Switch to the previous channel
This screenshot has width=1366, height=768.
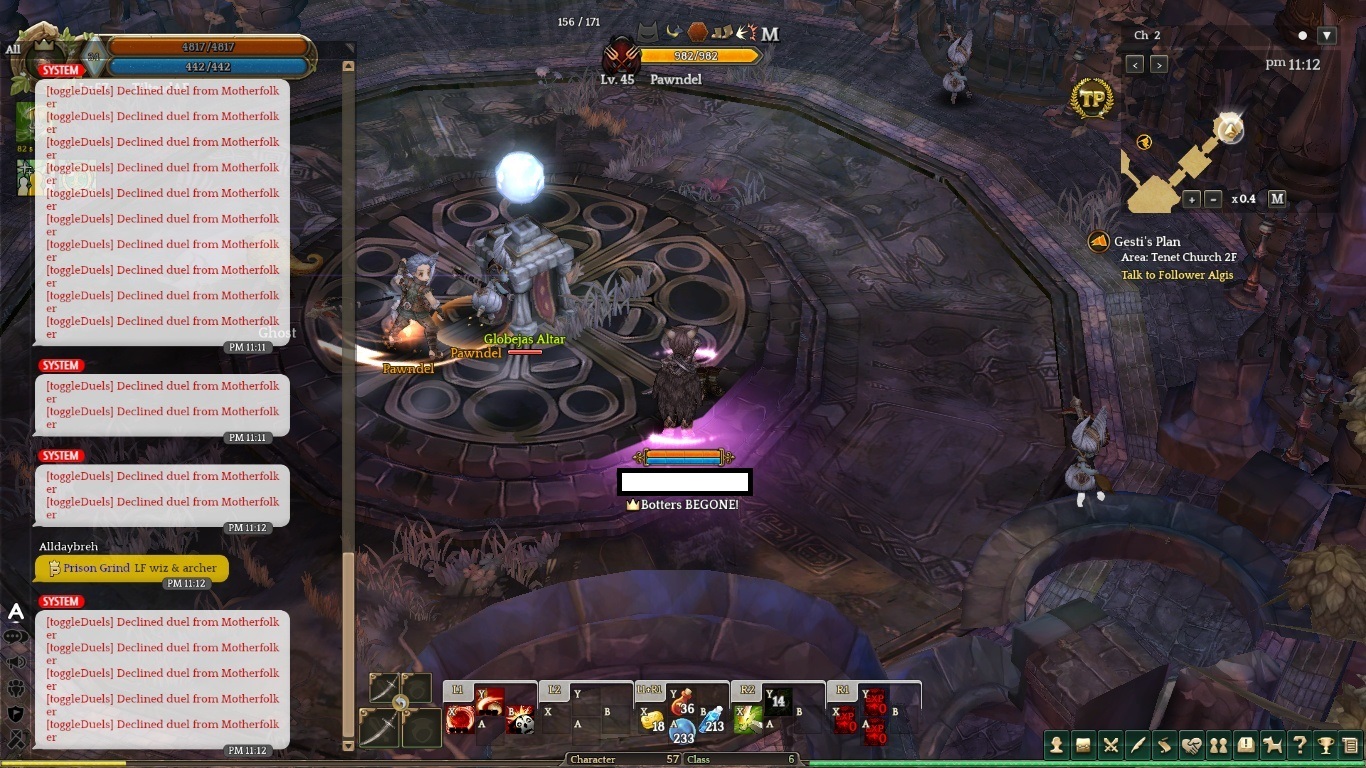click(1135, 64)
